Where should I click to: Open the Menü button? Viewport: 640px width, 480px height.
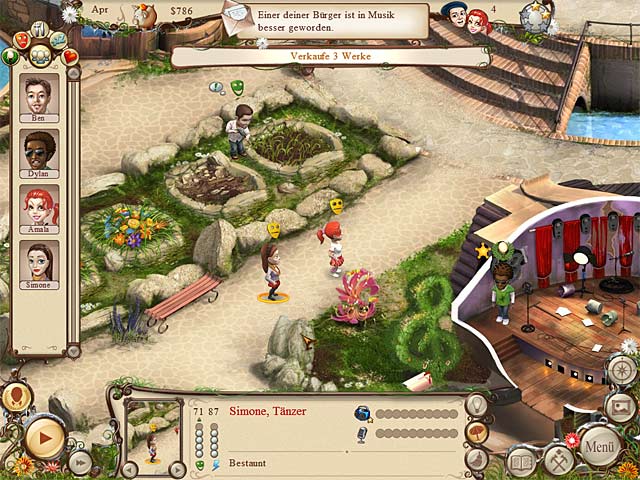click(x=600, y=445)
